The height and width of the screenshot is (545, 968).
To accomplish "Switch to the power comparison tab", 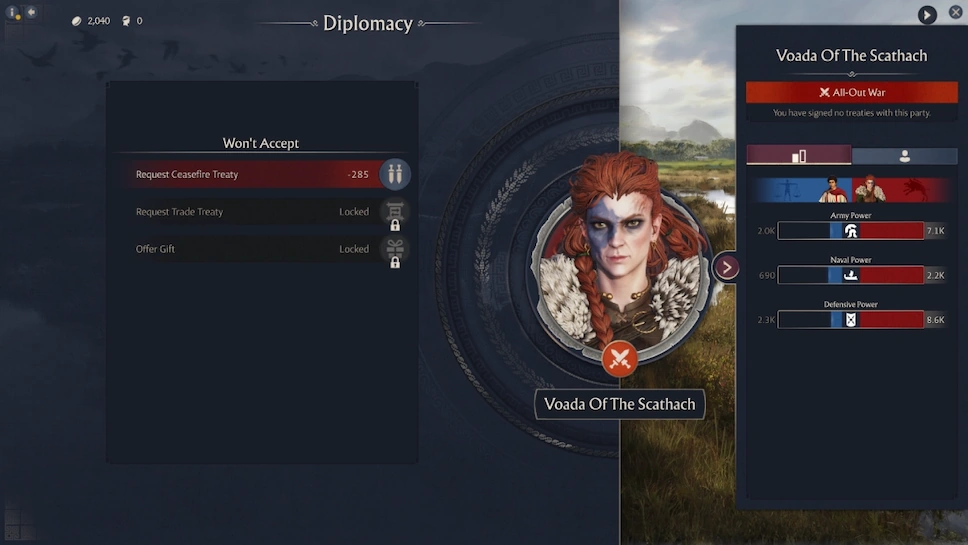I will click(798, 156).
